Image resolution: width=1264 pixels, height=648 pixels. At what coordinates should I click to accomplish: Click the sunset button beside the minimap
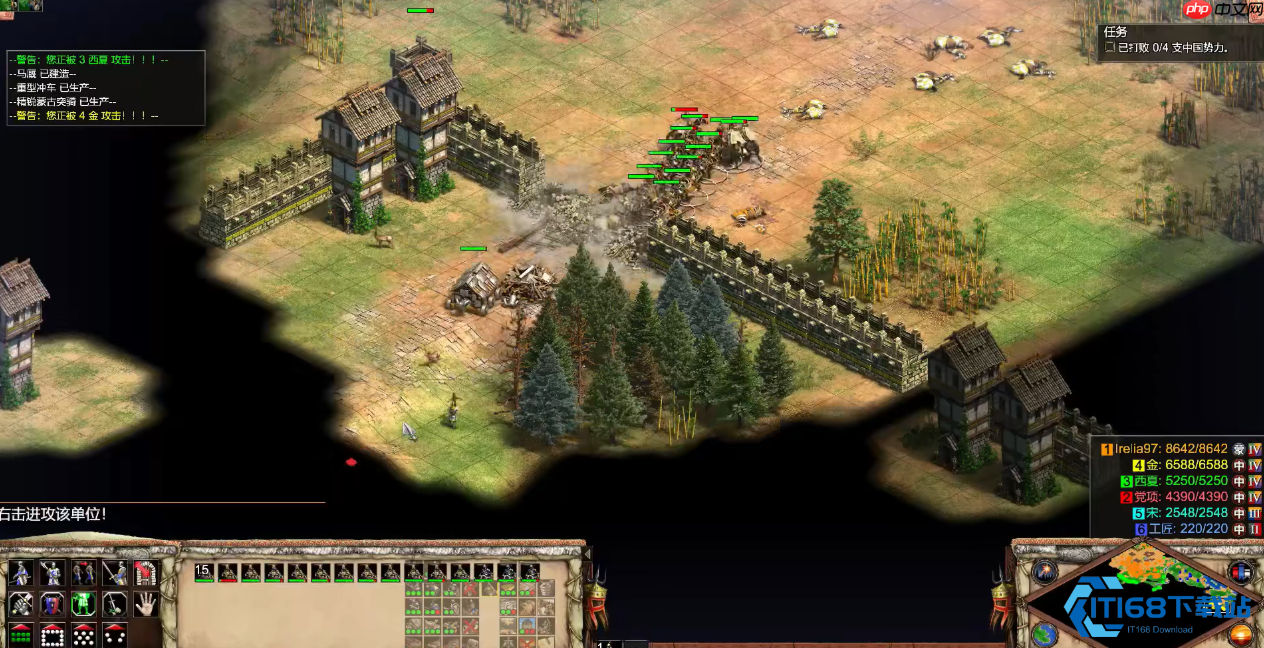tap(1241, 634)
